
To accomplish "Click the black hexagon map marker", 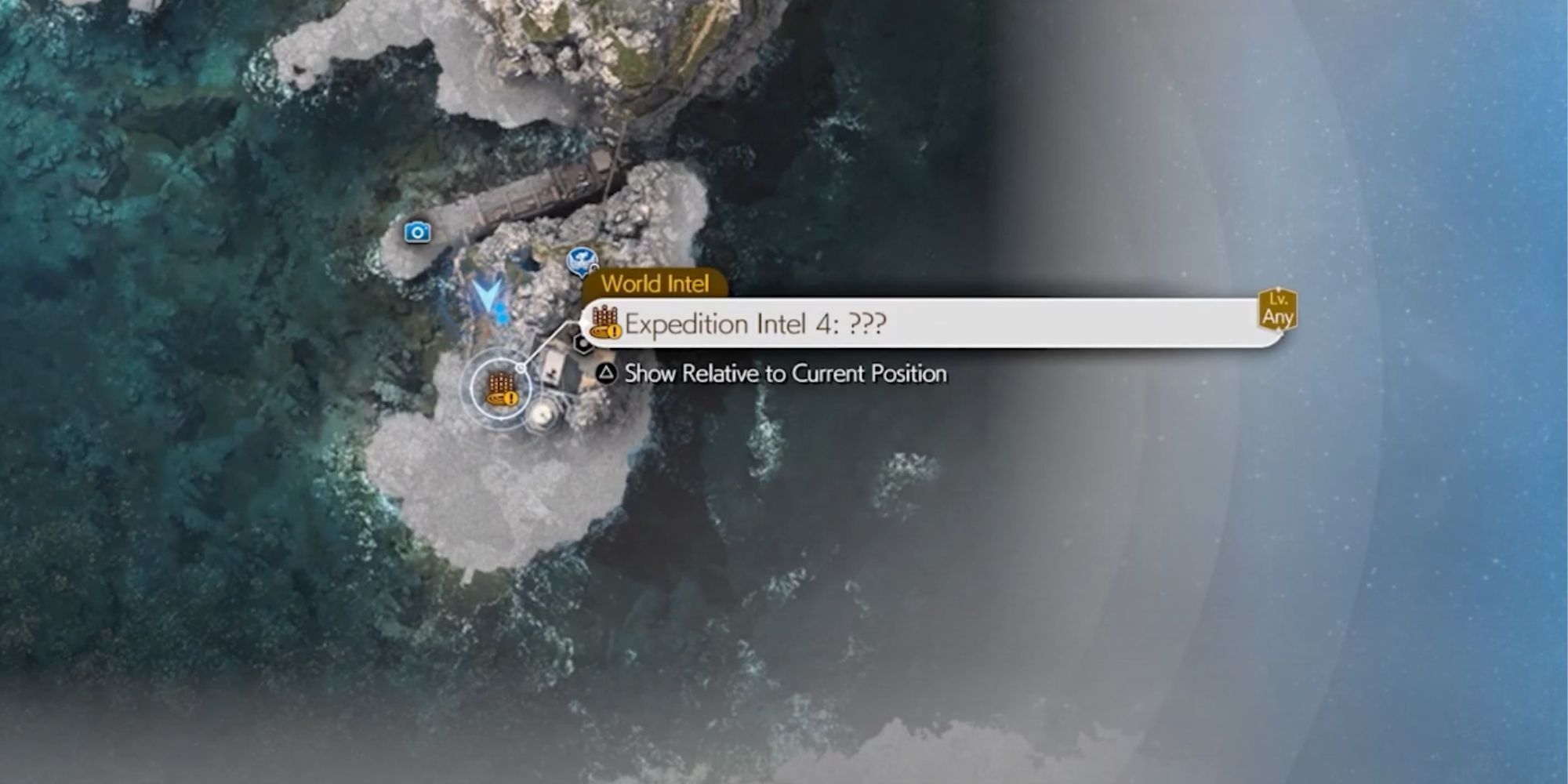I will (x=583, y=343).
